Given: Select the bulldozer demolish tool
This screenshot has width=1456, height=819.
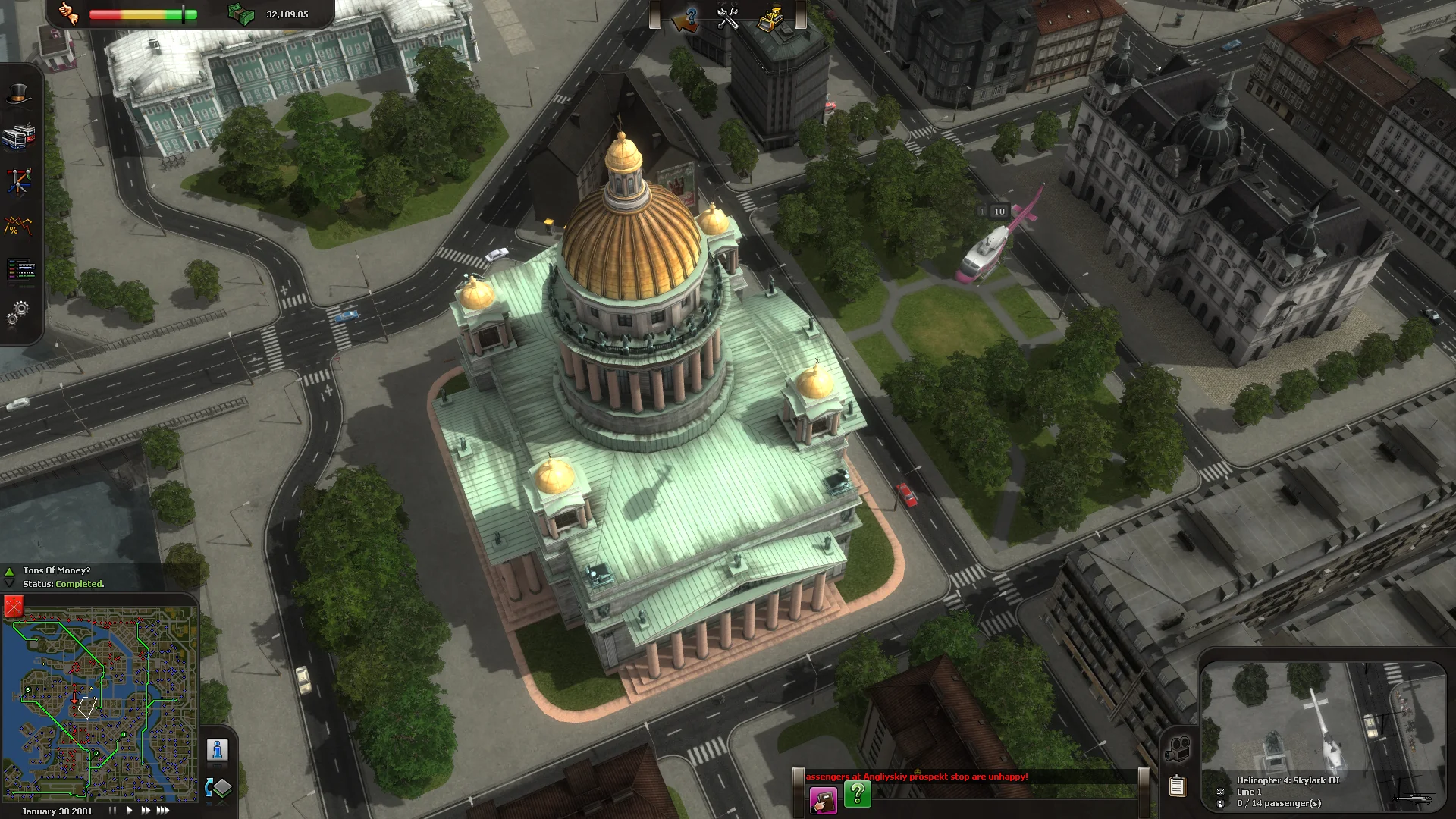Looking at the screenshot, I should pos(770,18).
